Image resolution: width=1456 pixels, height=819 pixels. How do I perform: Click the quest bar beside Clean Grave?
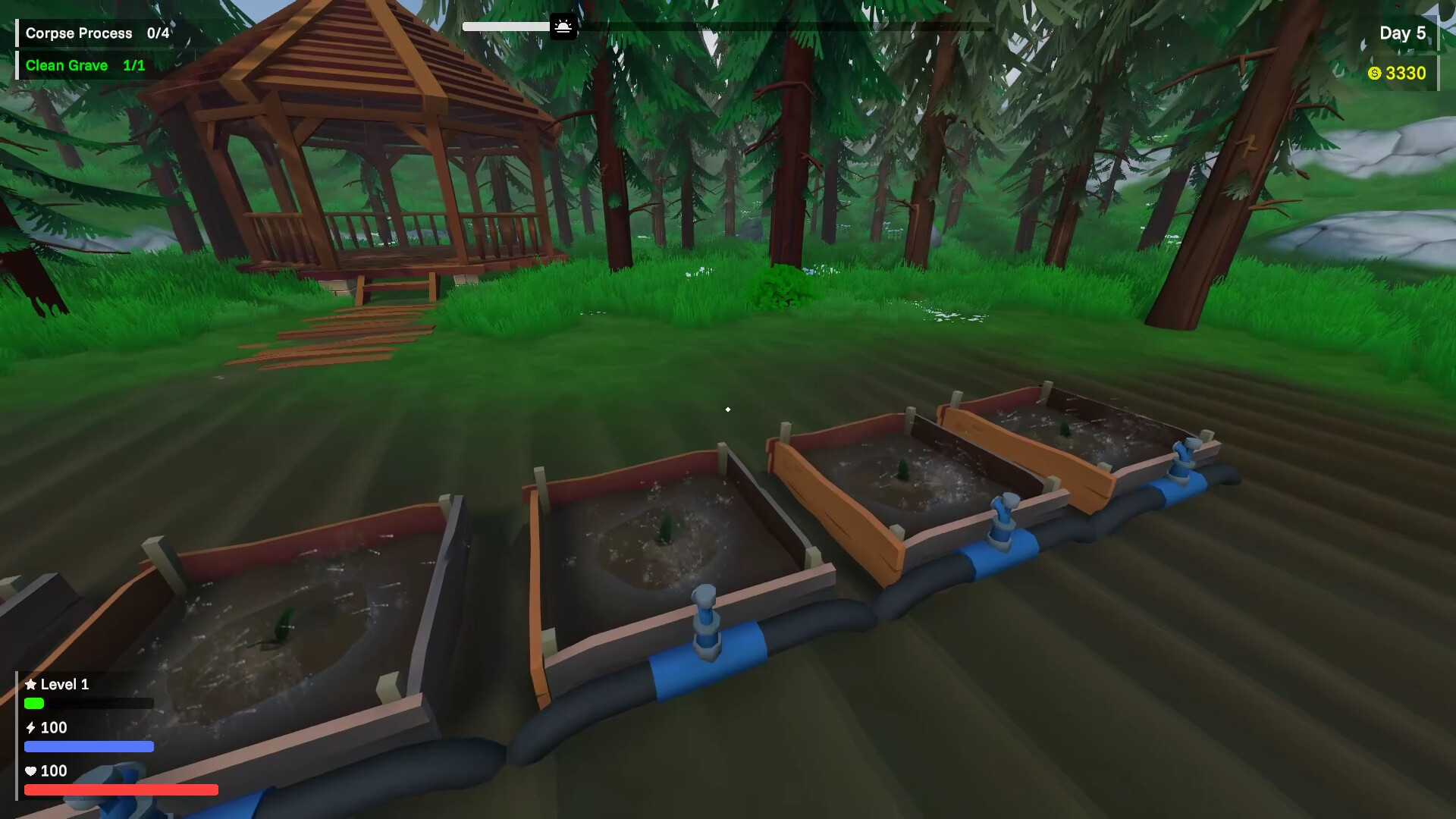tap(16, 65)
